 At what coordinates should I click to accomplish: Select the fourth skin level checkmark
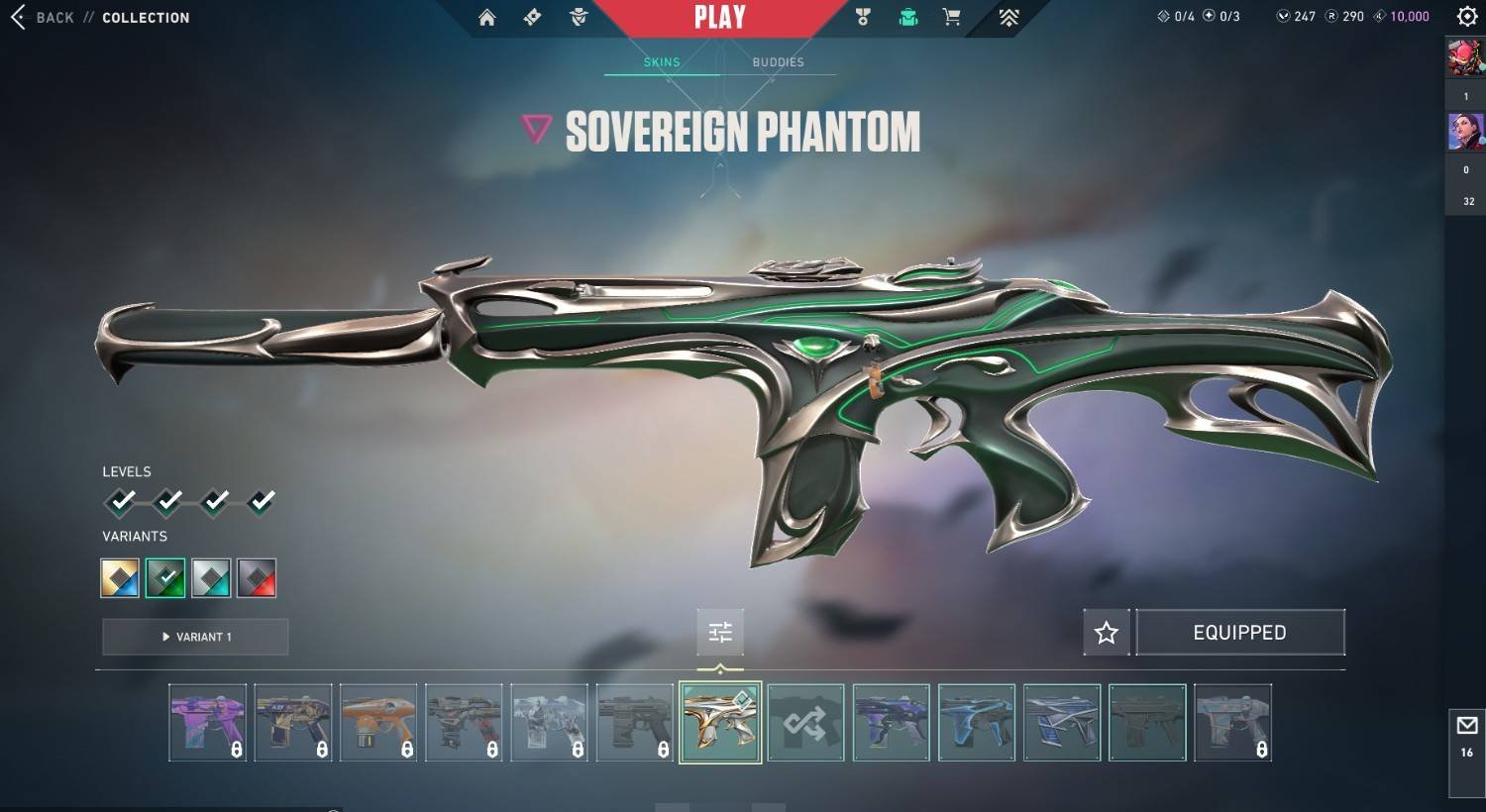coord(262,502)
